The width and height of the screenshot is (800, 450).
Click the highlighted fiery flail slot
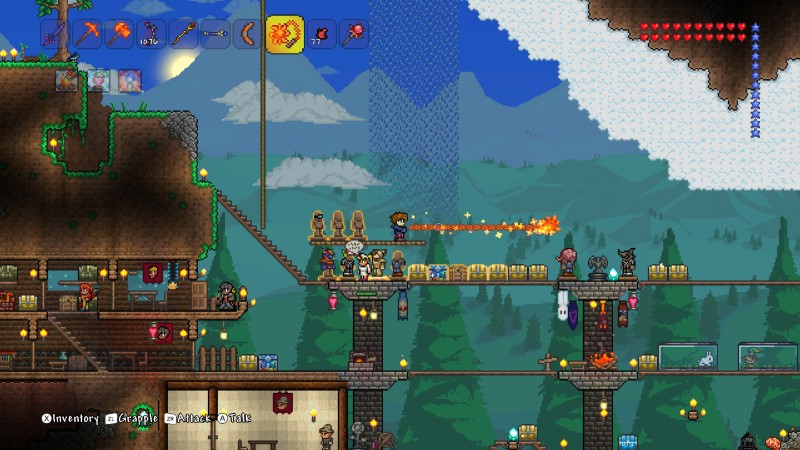pyautogui.click(x=283, y=35)
